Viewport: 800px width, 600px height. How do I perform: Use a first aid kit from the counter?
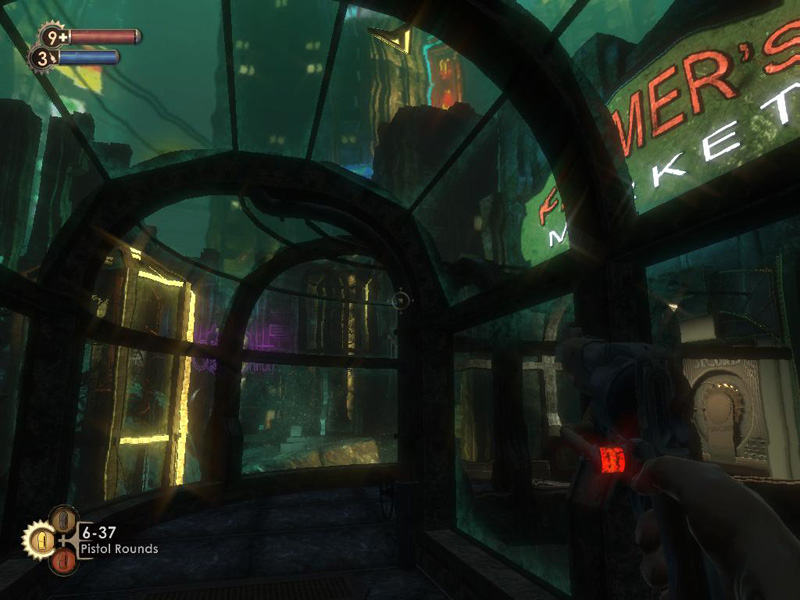click(x=52, y=37)
